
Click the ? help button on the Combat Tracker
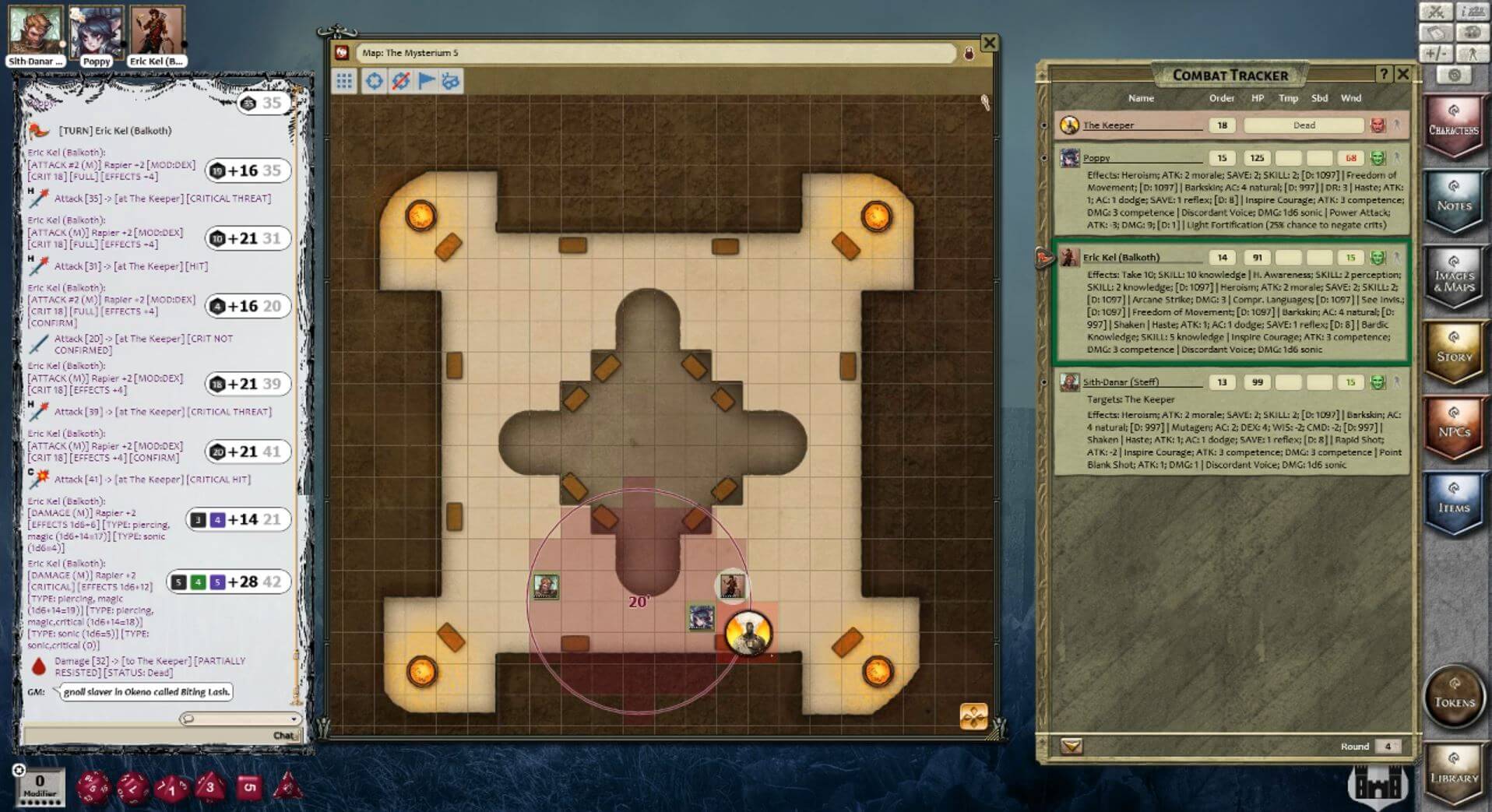pos(1384,74)
